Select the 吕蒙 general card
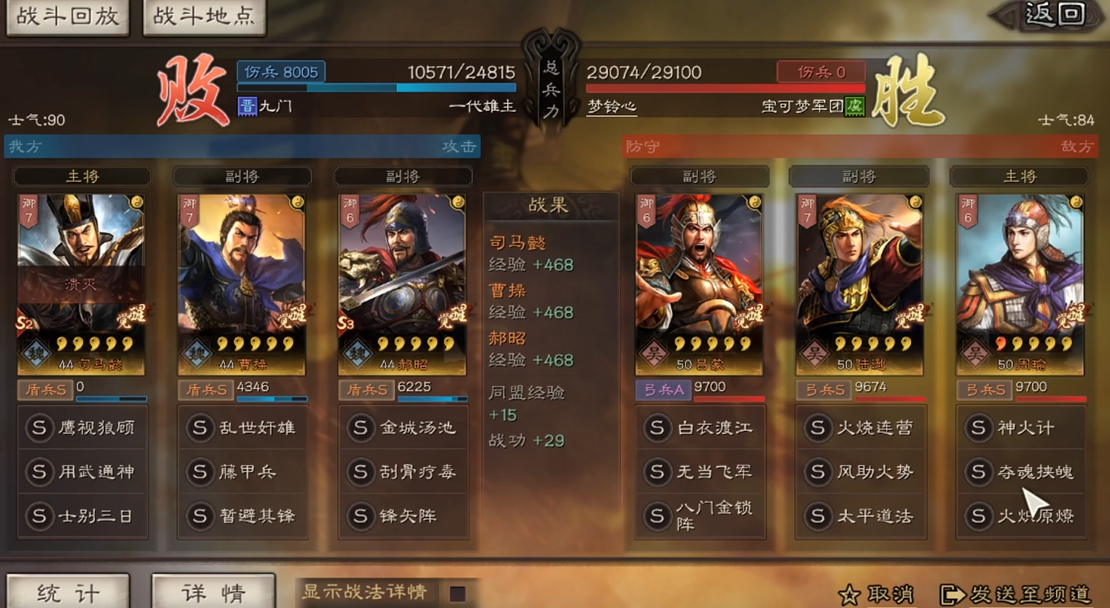The height and width of the screenshot is (608, 1110). (699, 284)
